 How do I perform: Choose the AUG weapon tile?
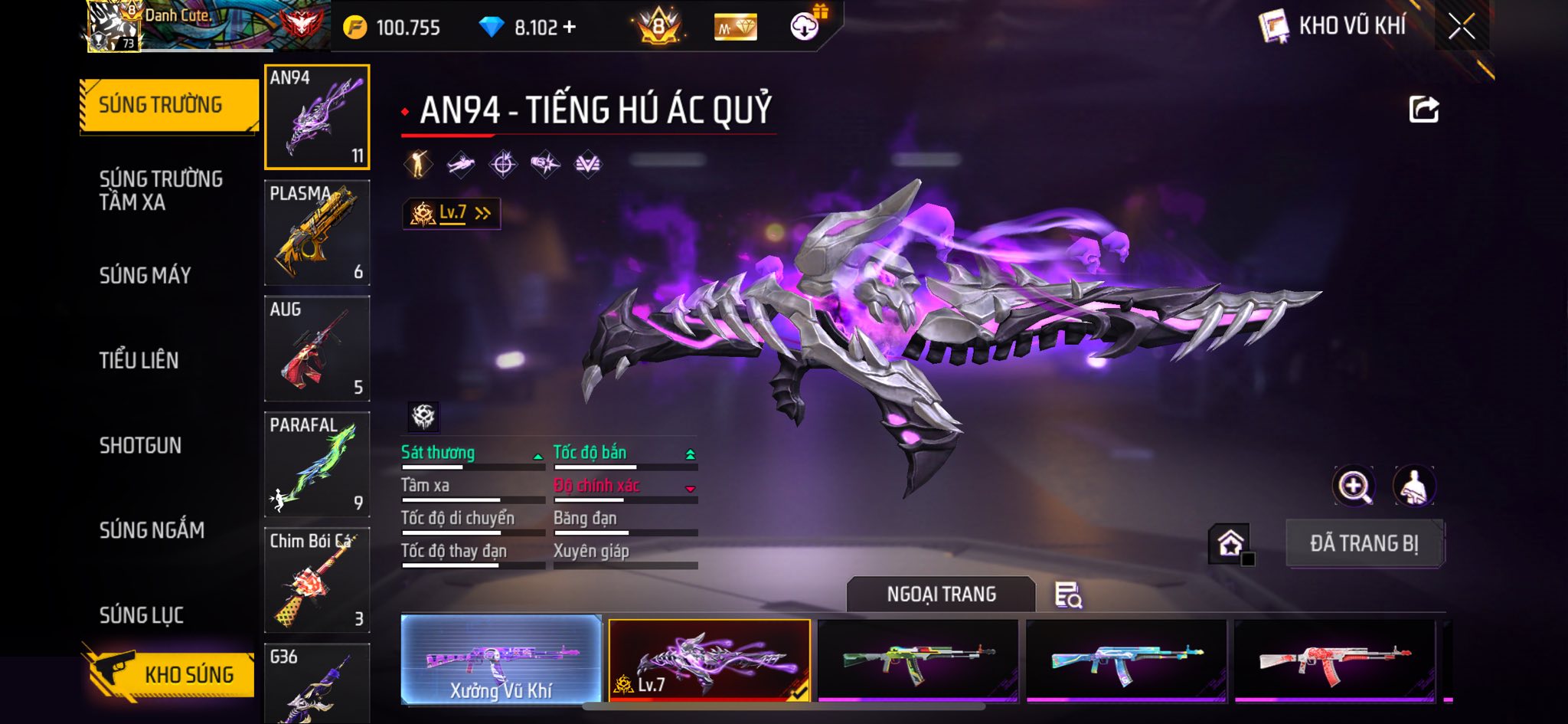pyautogui.click(x=317, y=348)
